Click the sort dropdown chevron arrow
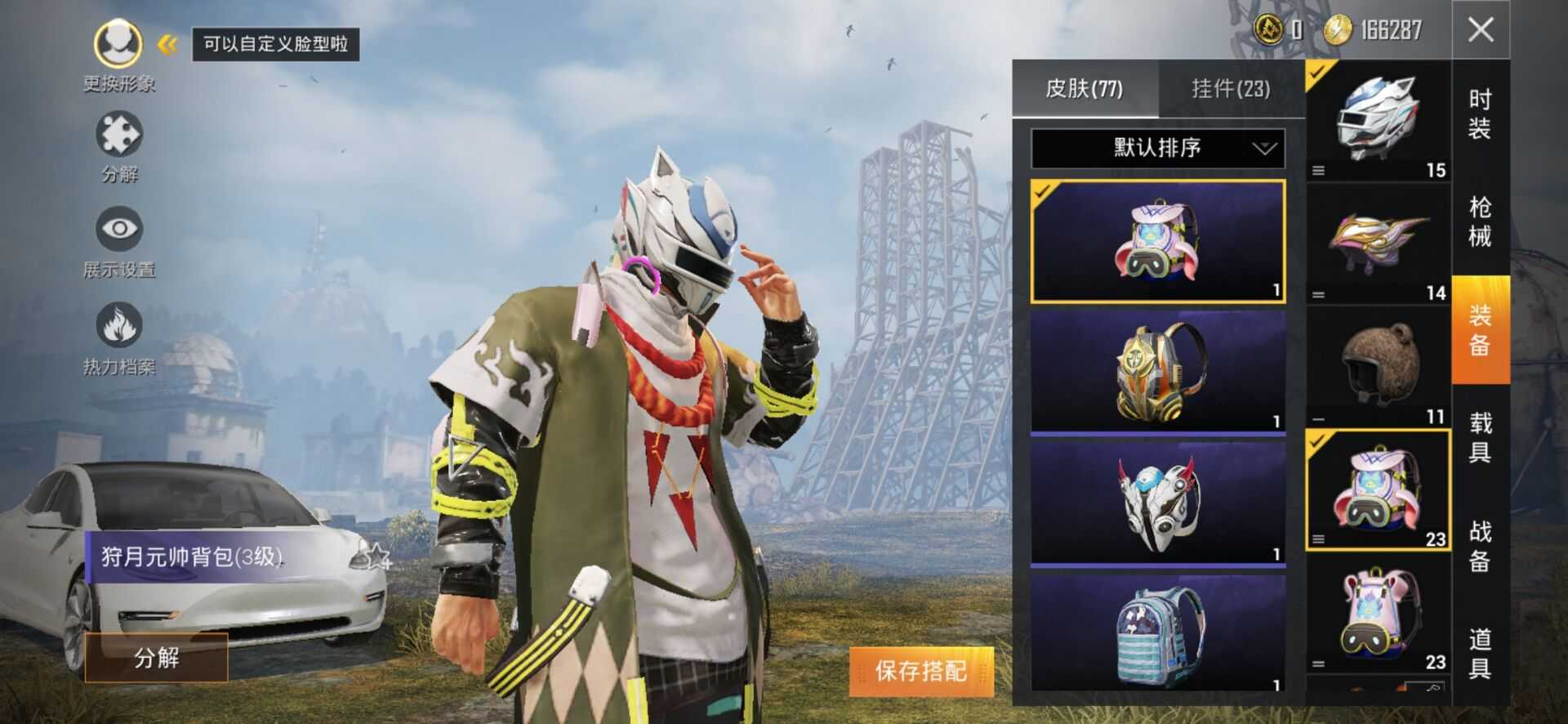Viewport: 1568px width, 724px height. coord(1263,150)
